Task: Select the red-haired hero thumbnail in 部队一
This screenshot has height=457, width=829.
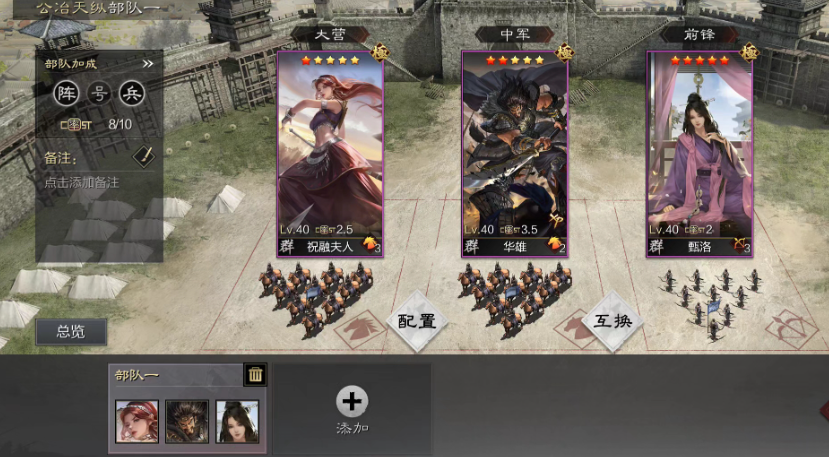Action: coord(137,420)
